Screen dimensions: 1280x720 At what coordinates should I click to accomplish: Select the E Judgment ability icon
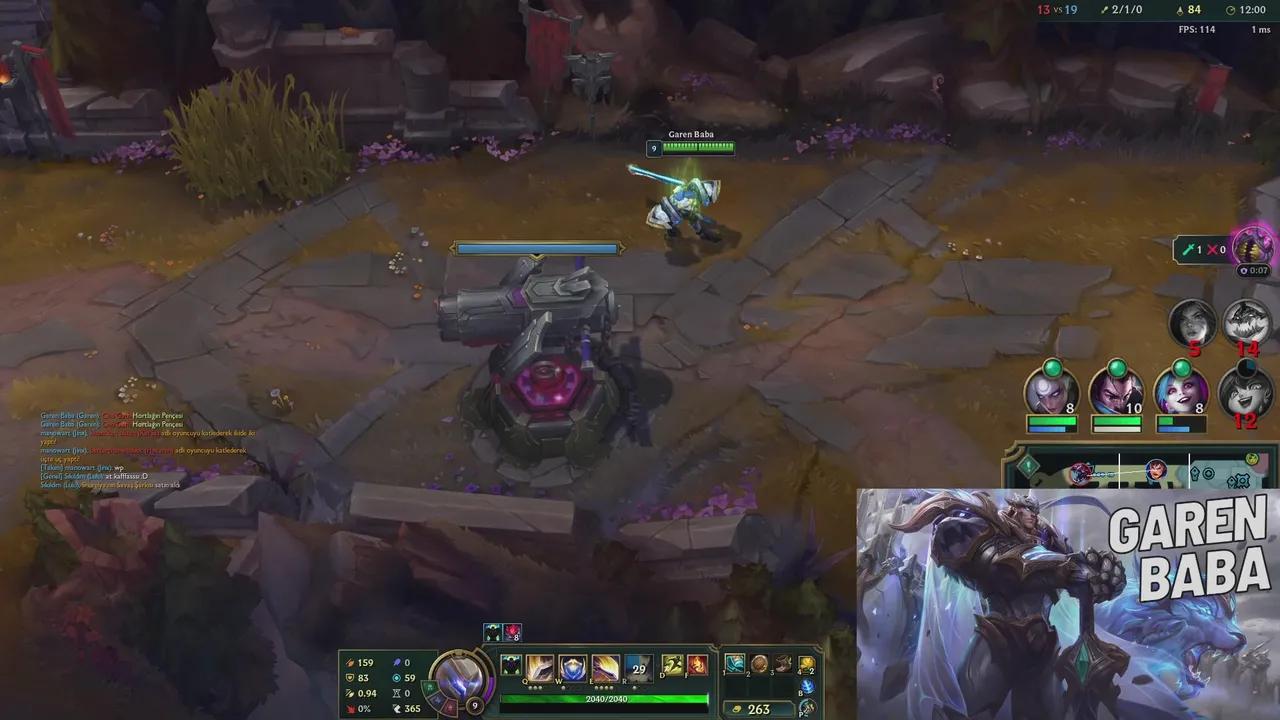click(x=605, y=667)
